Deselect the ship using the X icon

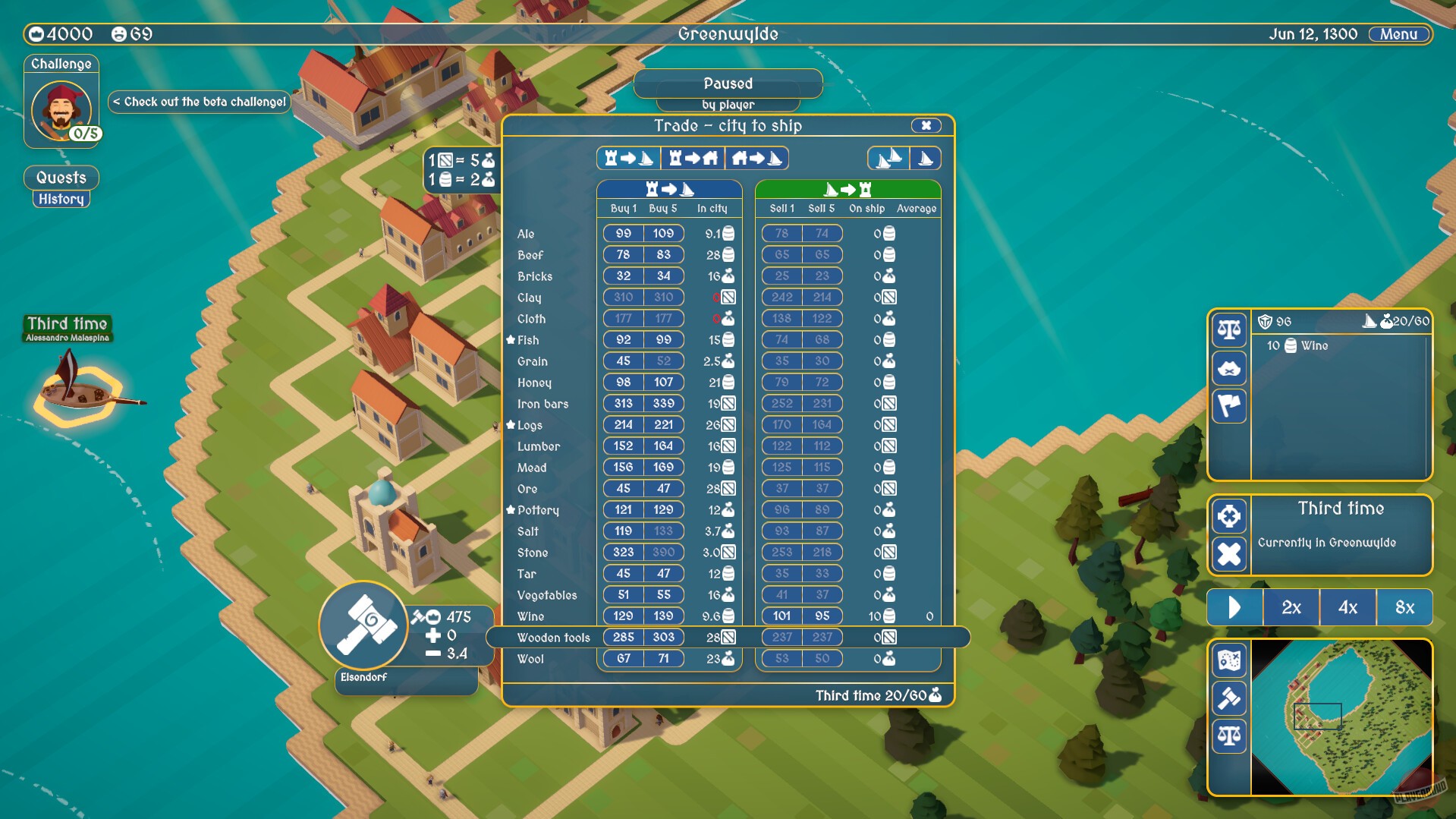point(1229,554)
